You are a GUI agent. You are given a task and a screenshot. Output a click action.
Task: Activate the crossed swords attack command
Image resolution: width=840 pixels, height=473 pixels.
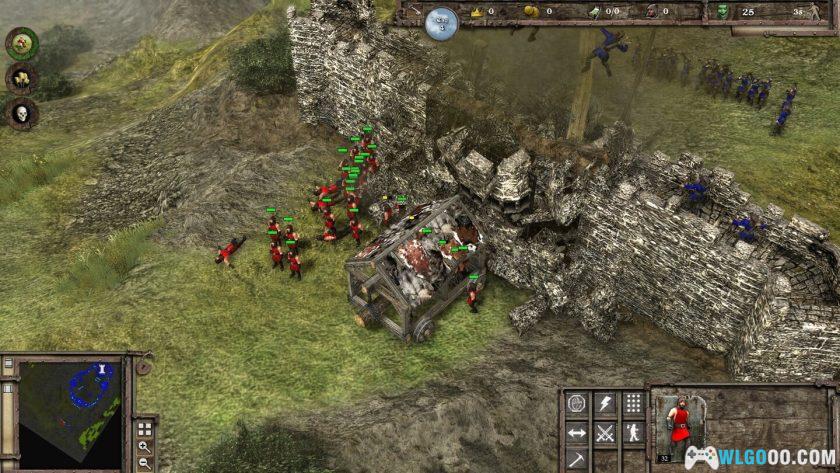pyautogui.click(x=605, y=433)
